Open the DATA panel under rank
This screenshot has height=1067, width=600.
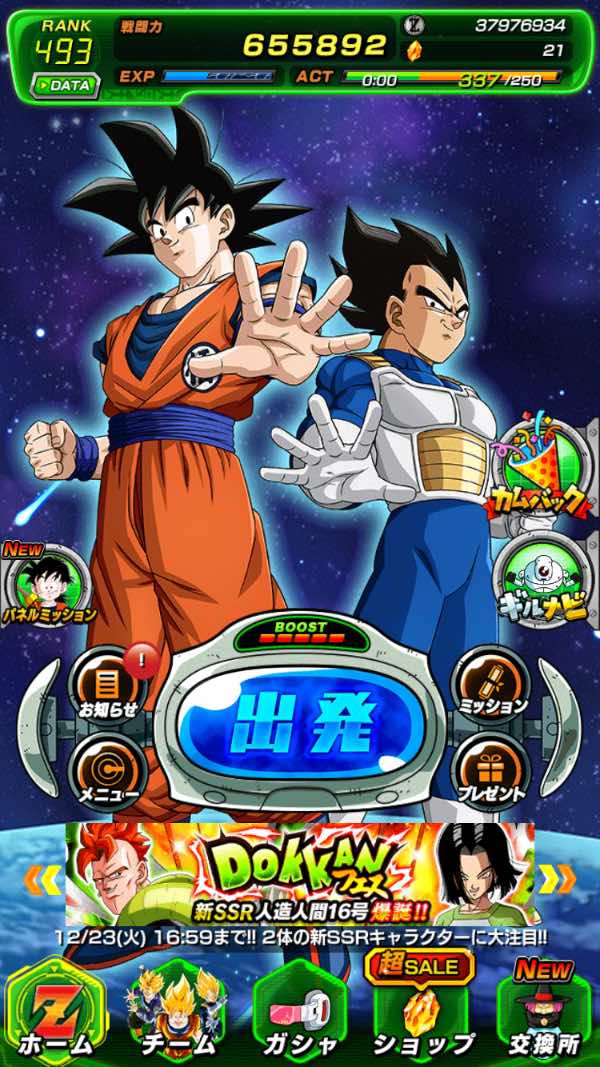pos(64,85)
